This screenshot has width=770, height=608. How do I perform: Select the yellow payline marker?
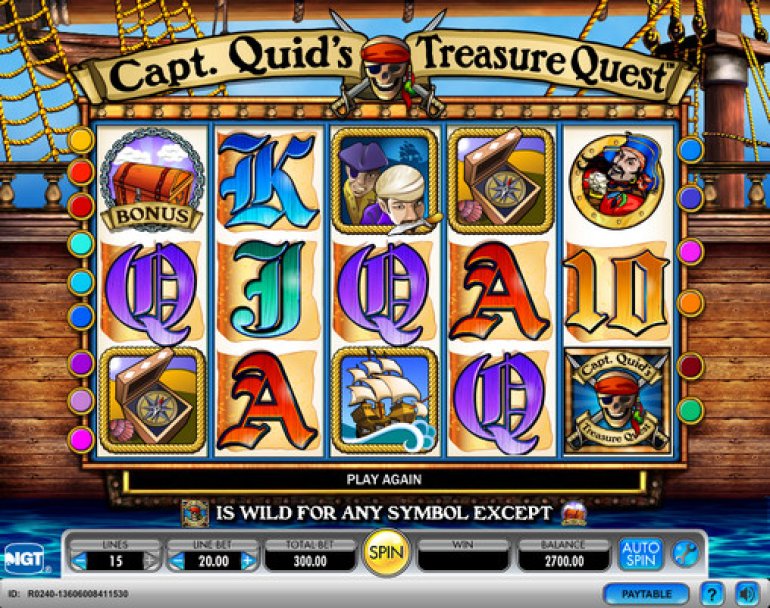click(81, 139)
